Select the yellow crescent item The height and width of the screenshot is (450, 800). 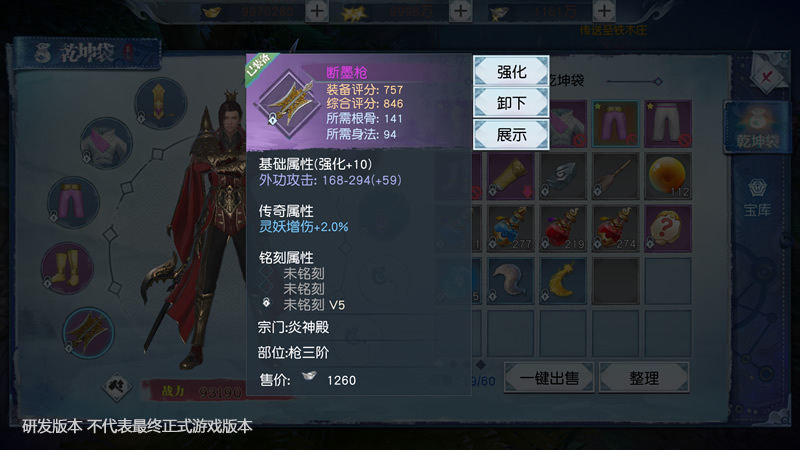(x=563, y=281)
